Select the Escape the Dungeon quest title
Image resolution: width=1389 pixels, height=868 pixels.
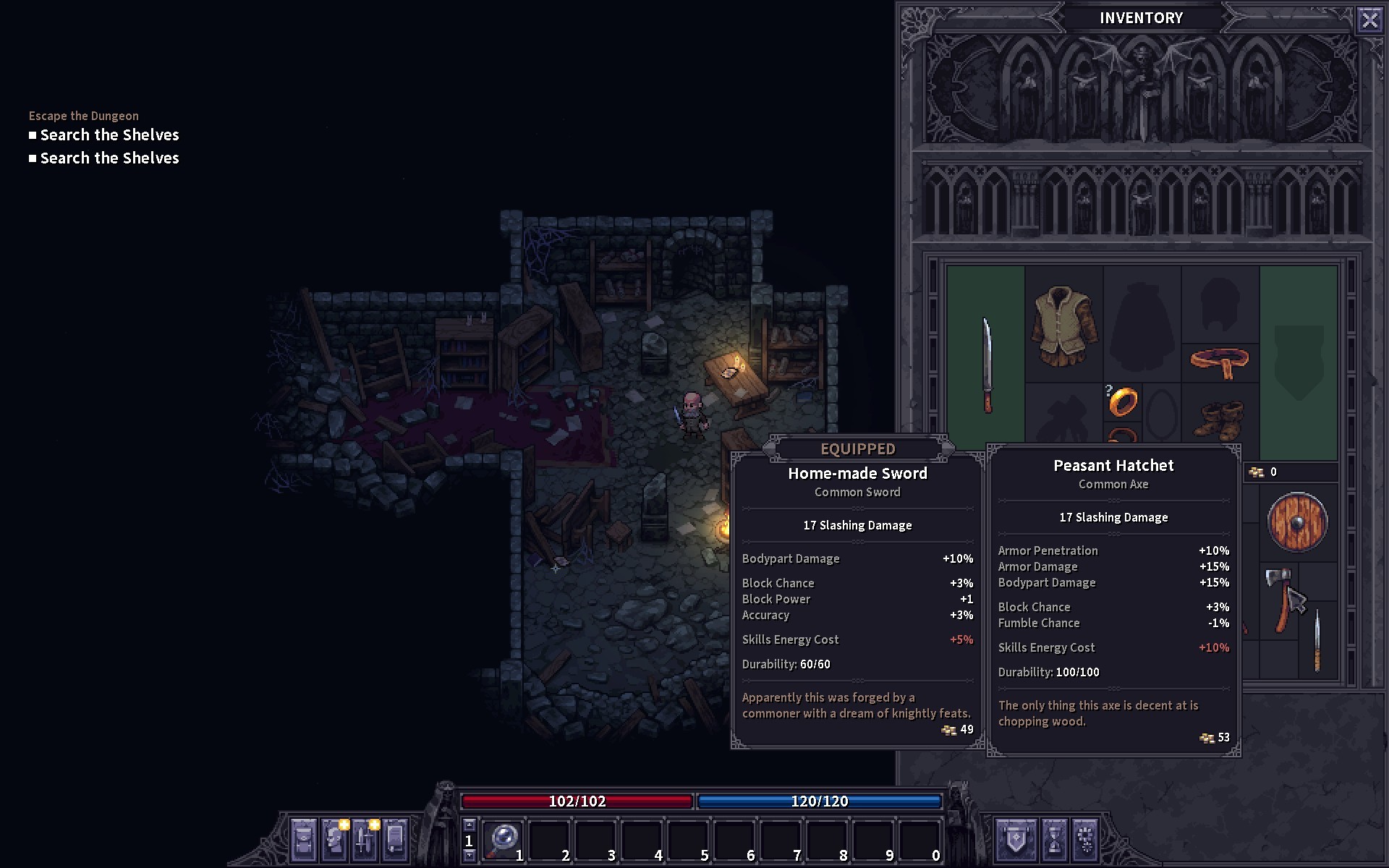pos(83,116)
